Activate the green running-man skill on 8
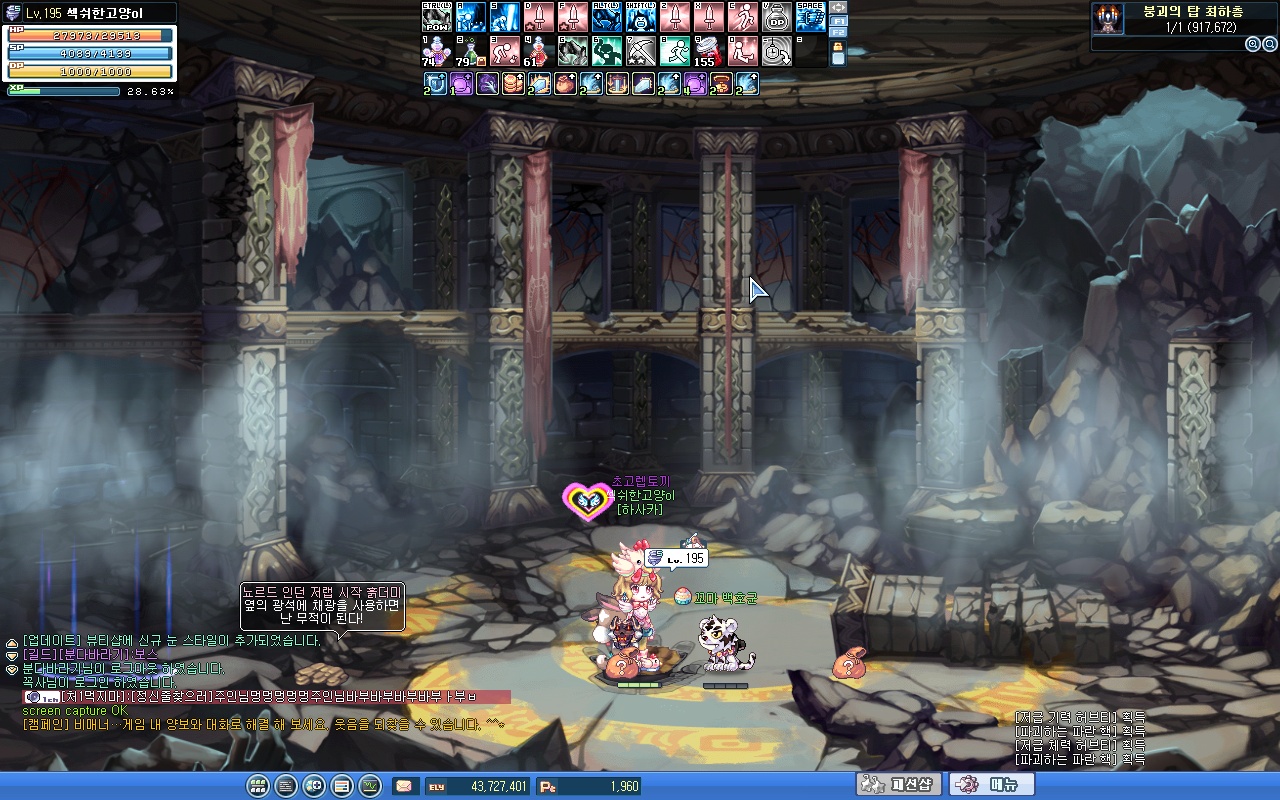1280x800 pixels. point(675,51)
